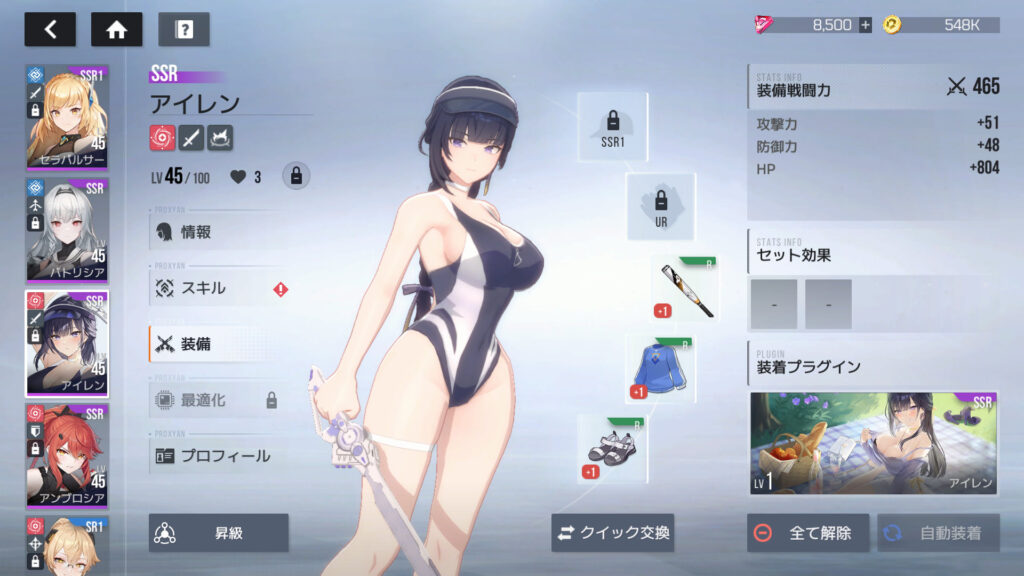Select the equipped sandals slot
This screenshot has height=576, width=1024.
pyautogui.click(x=612, y=449)
